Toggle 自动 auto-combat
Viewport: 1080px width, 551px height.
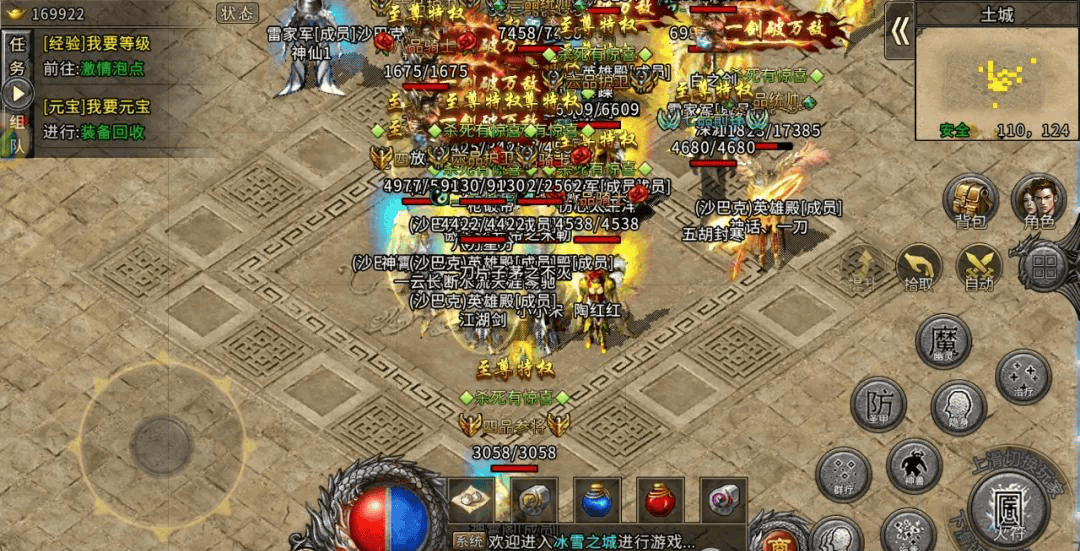pos(979,266)
